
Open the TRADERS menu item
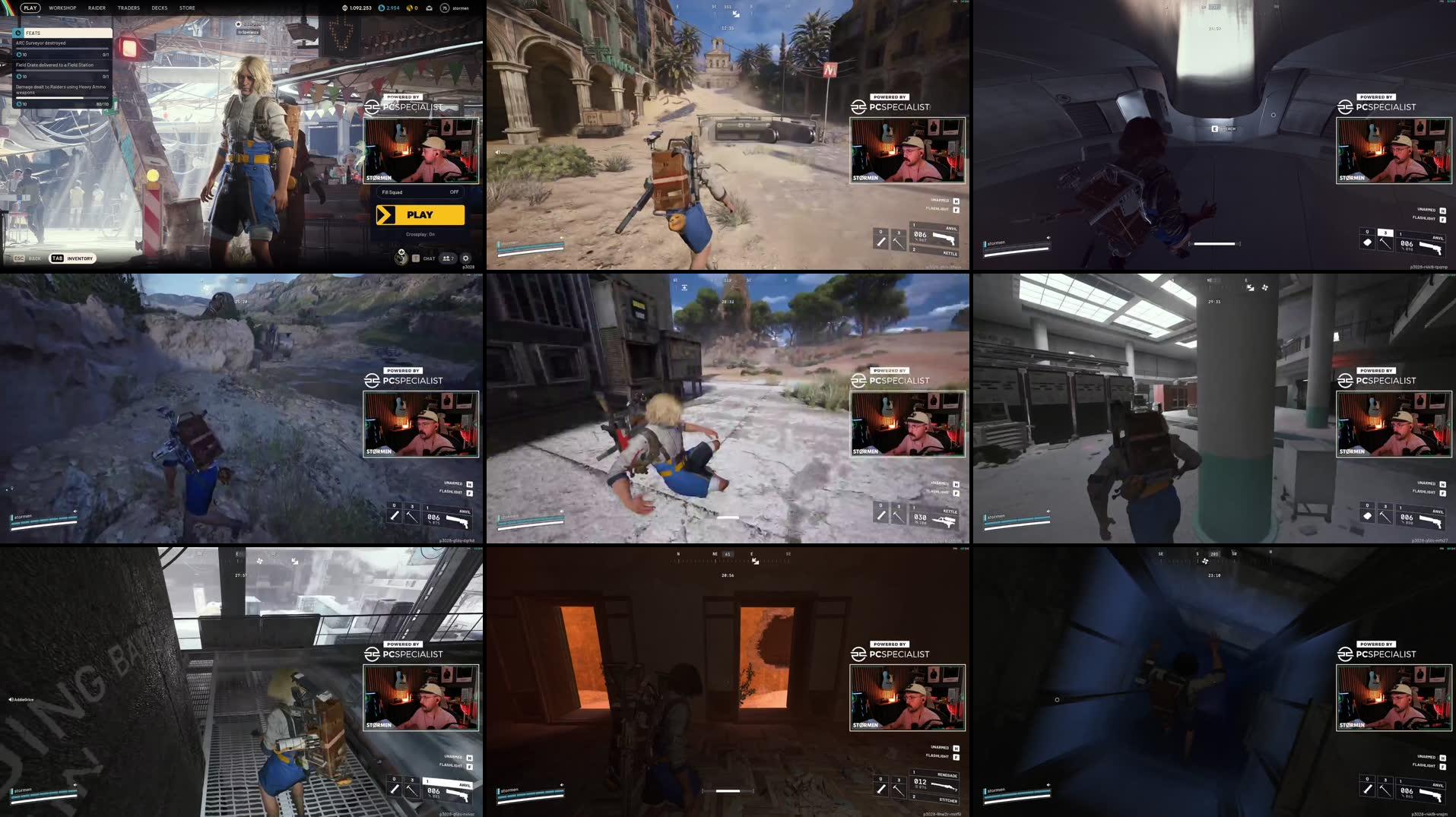[x=129, y=8]
